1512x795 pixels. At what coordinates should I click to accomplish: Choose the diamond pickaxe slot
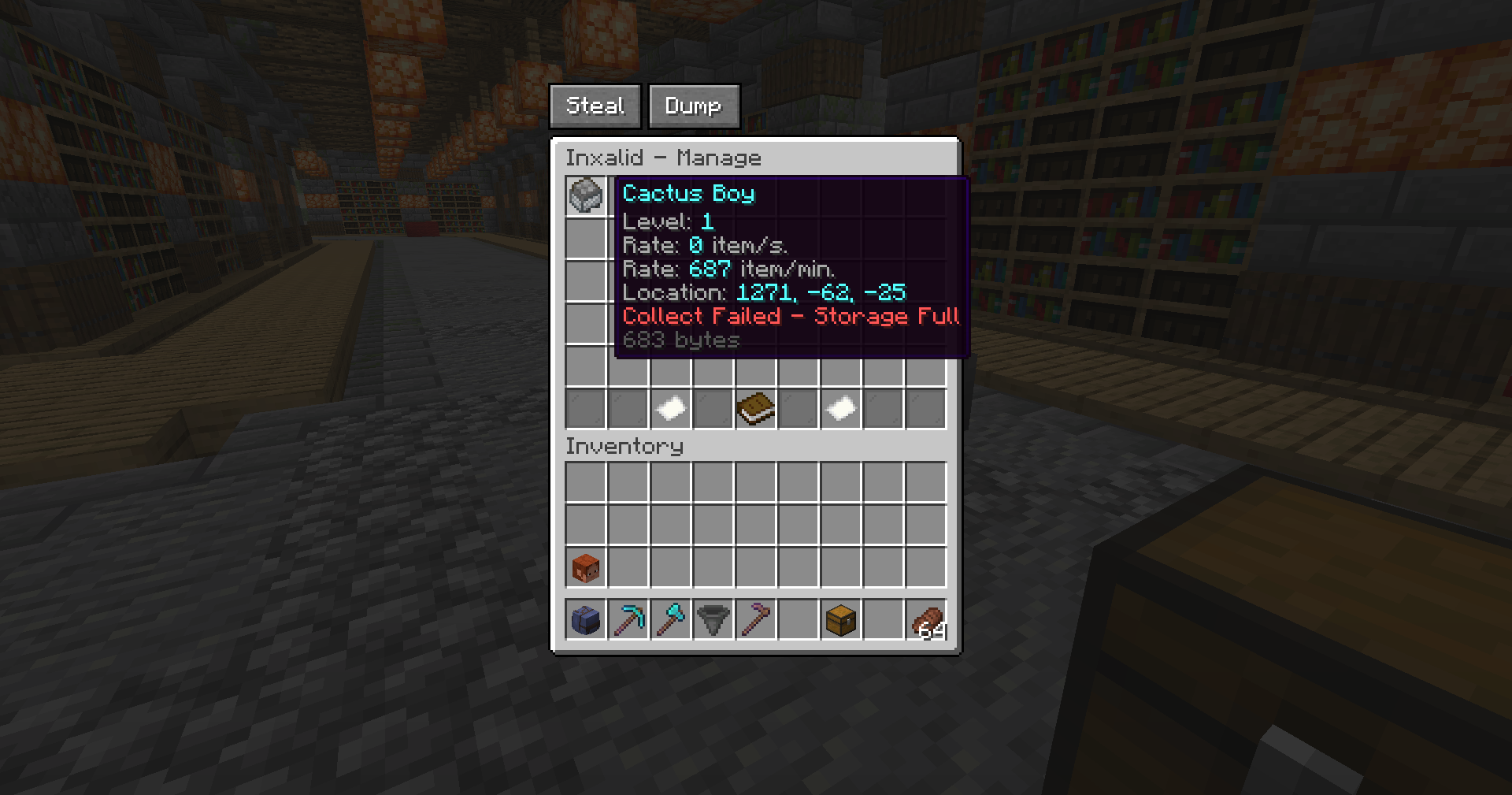(628, 620)
